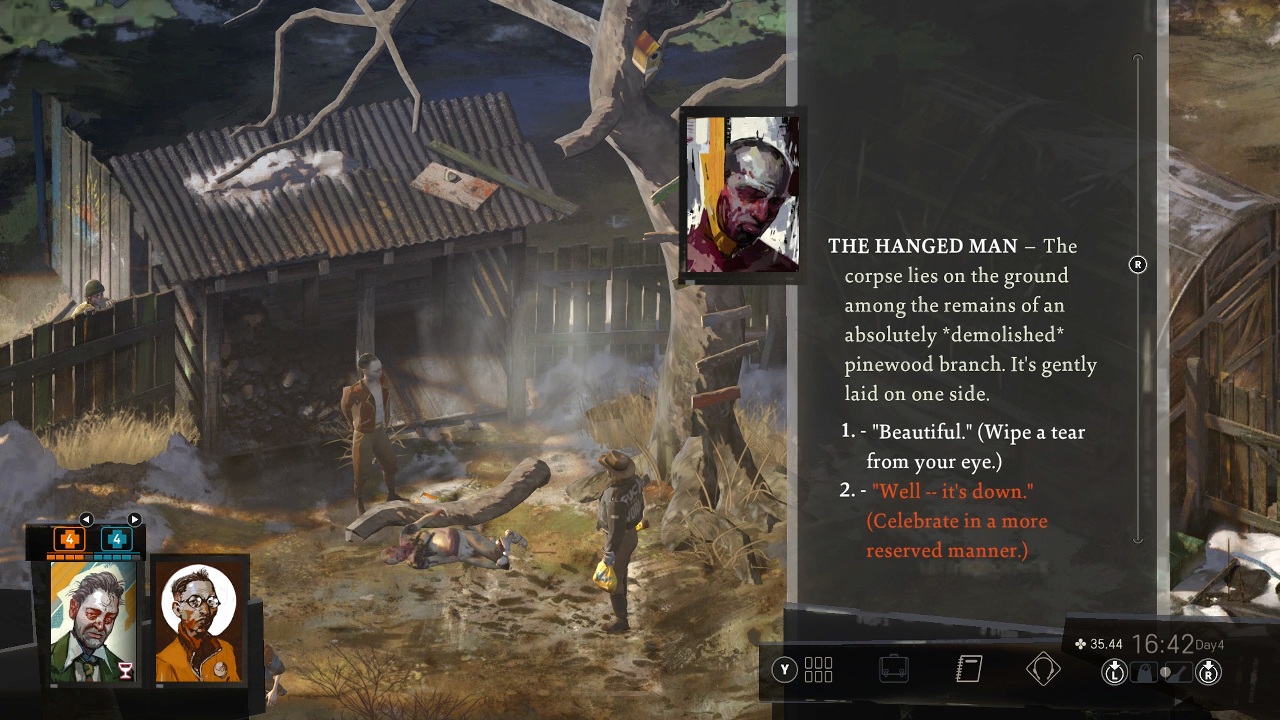Screen dimensions: 1280x720
Task: Click the L-button quick-use icon
Action: pos(1113,671)
